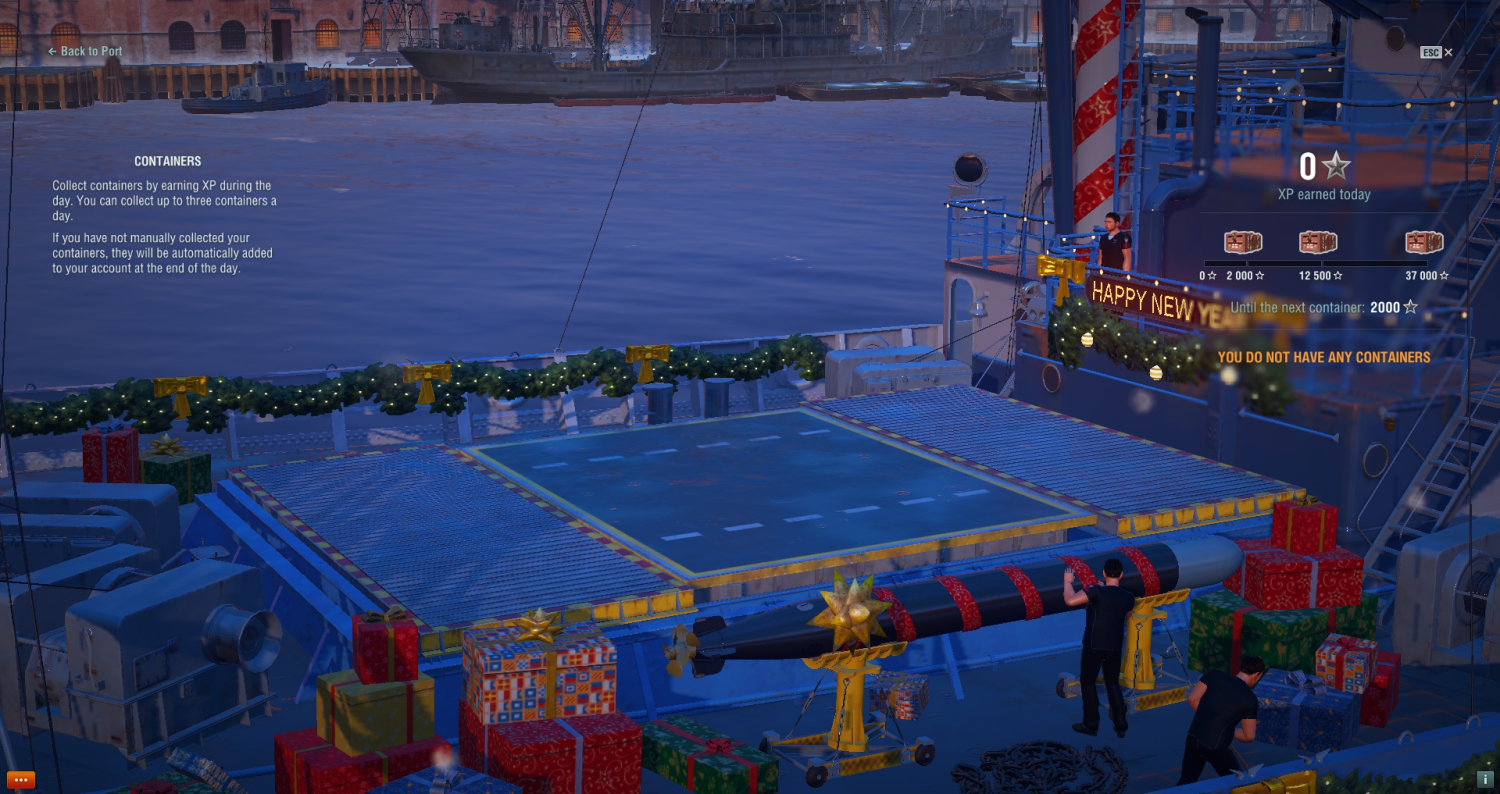Screen dimensions: 1500x794
Task: Select the 12 500 XP container icon
Action: (x=1318, y=243)
